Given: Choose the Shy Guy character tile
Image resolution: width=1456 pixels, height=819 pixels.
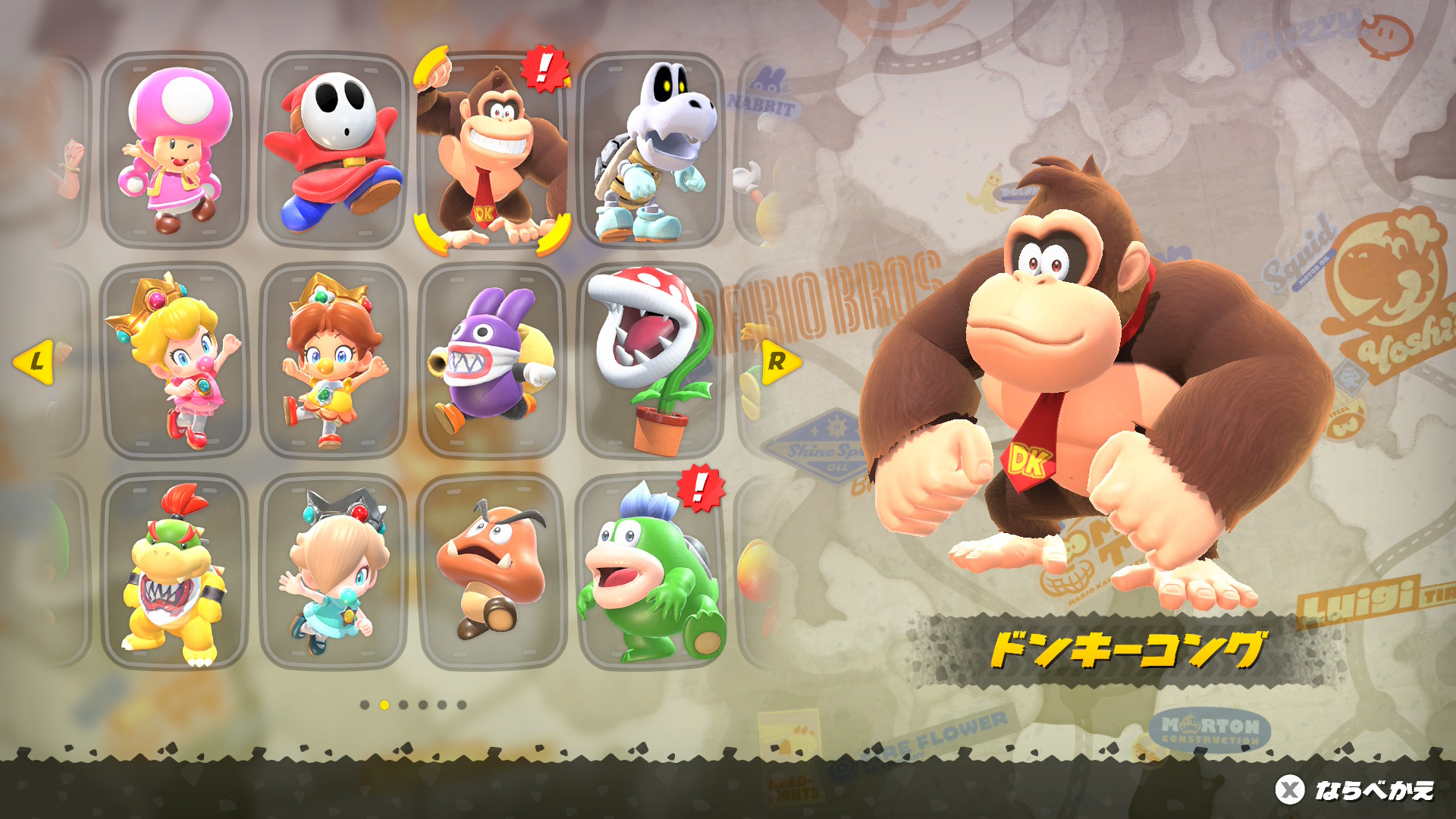Looking at the screenshot, I should [x=334, y=150].
